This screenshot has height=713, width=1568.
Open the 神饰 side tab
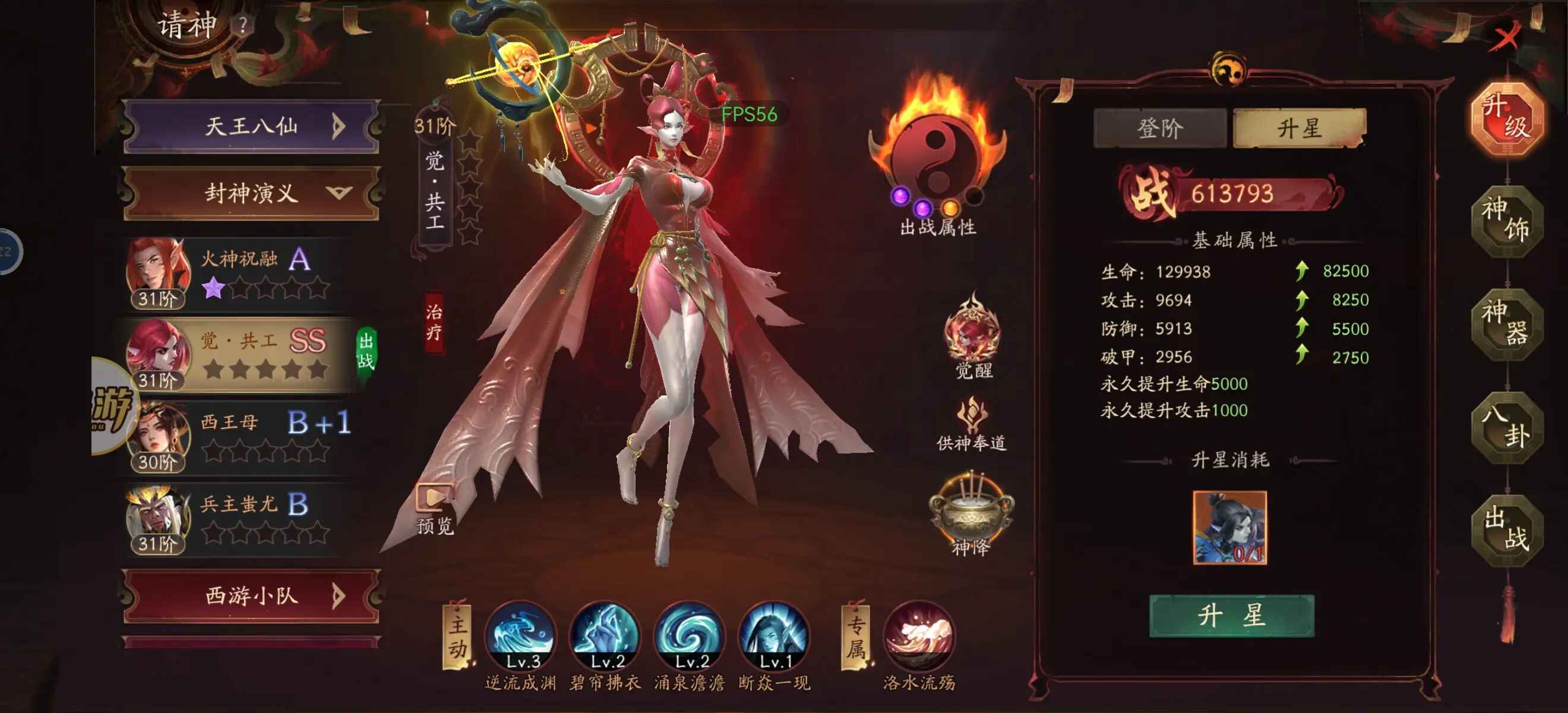[x=1506, y=220]
